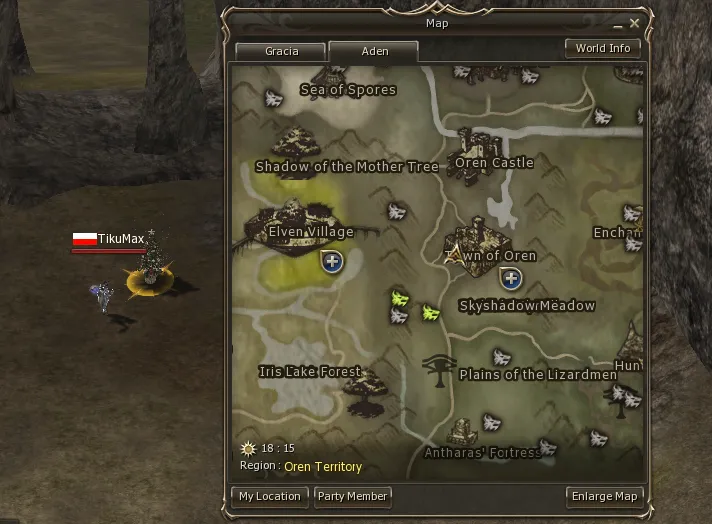Show My Location on the map

pyautogui.click(x=269, y=496)
